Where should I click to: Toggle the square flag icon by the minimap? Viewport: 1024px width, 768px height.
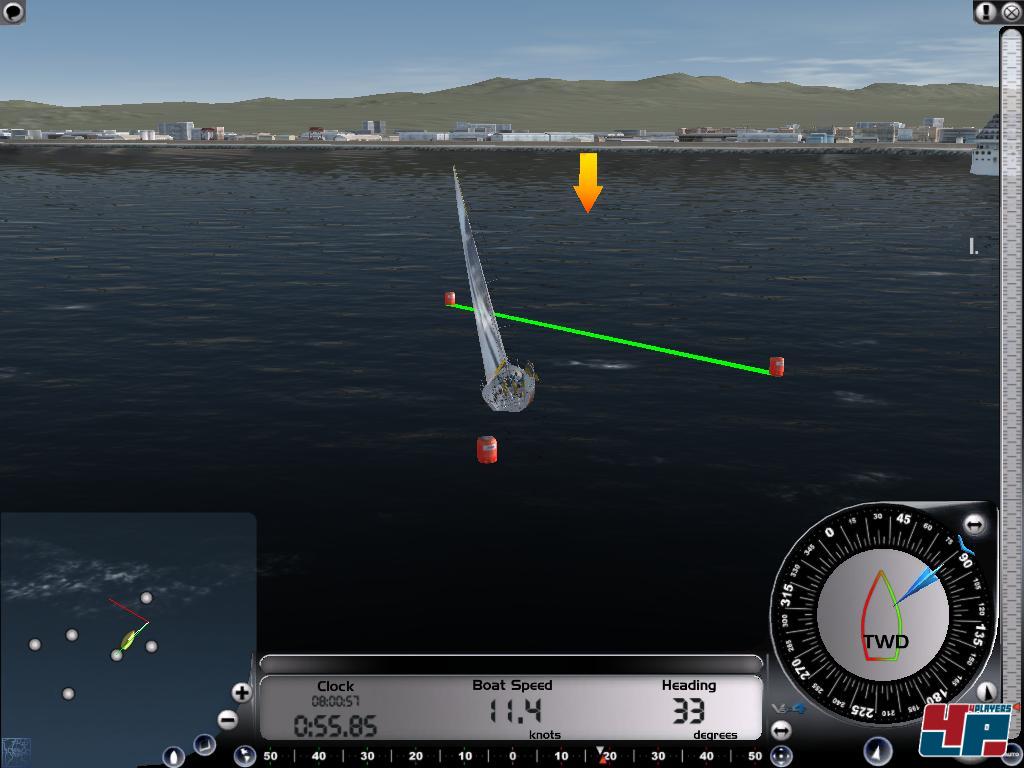tap(204, 744)
